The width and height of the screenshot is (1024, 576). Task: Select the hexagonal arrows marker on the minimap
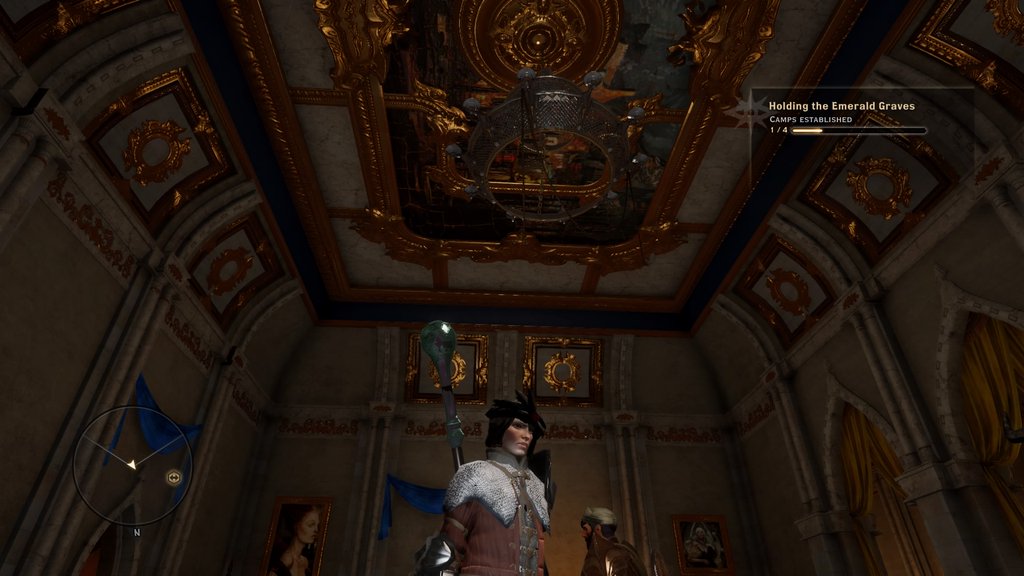coord(174,478)
